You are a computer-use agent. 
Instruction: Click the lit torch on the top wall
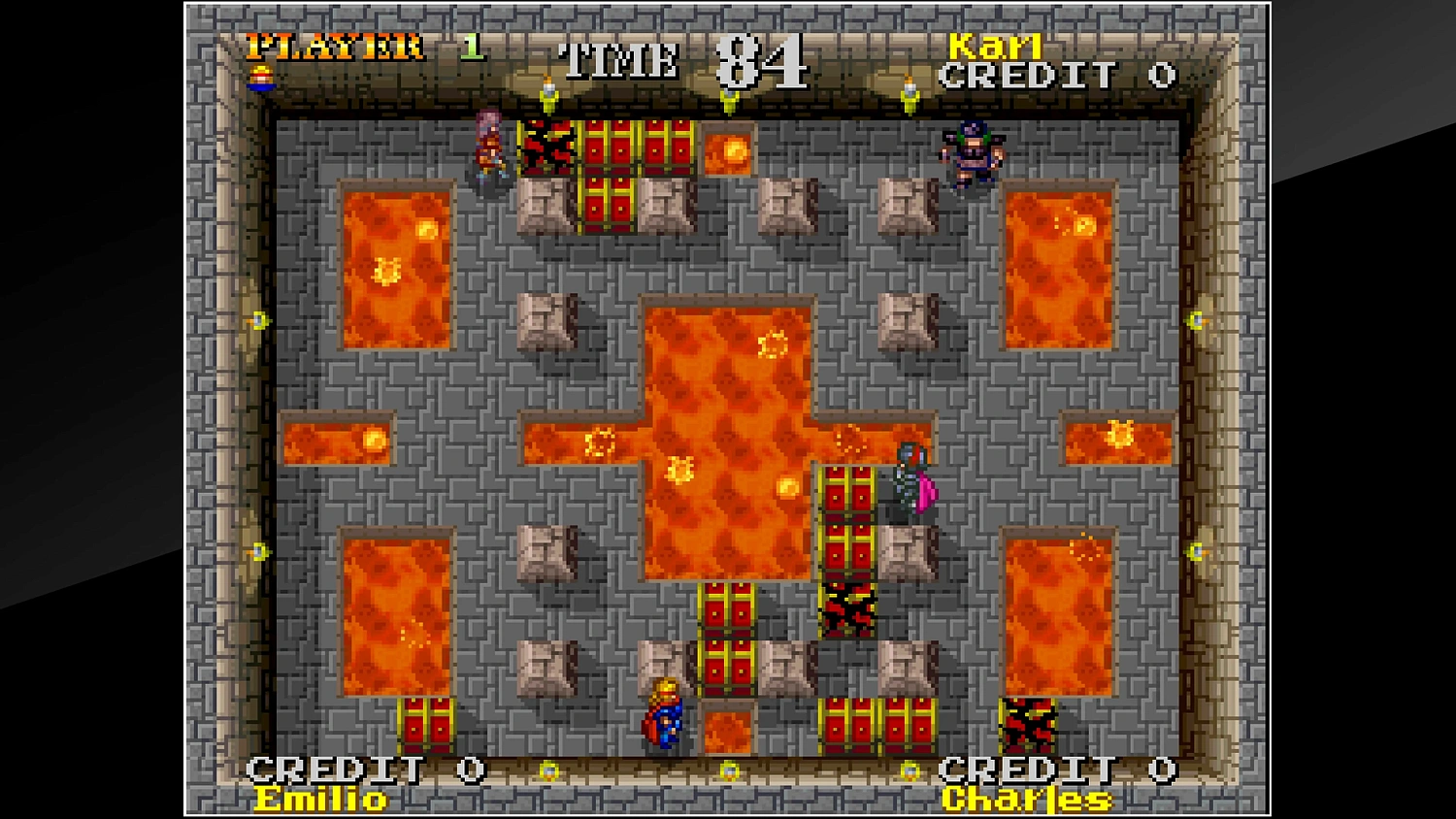pyautogui.click(x=548, y=92)
